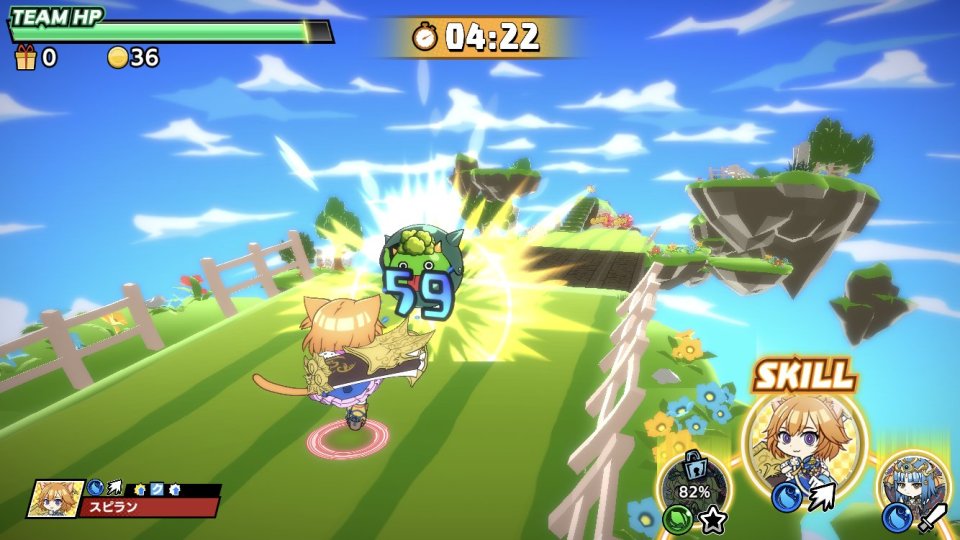Click the gold coin icon
960x540 pixels.
118,58
